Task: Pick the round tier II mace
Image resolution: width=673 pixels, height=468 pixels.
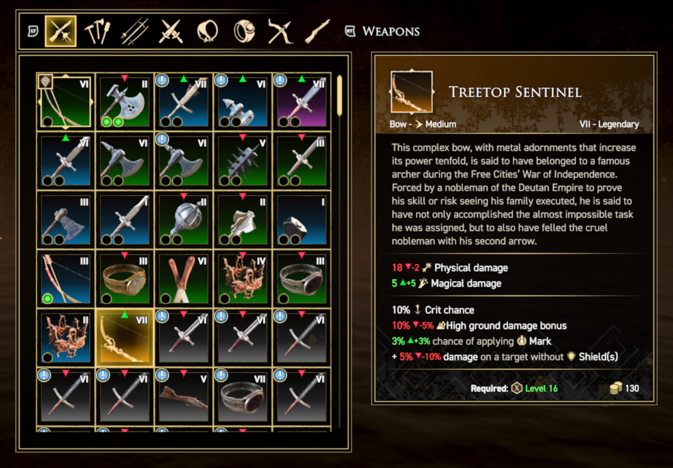Action: (183, 218)
